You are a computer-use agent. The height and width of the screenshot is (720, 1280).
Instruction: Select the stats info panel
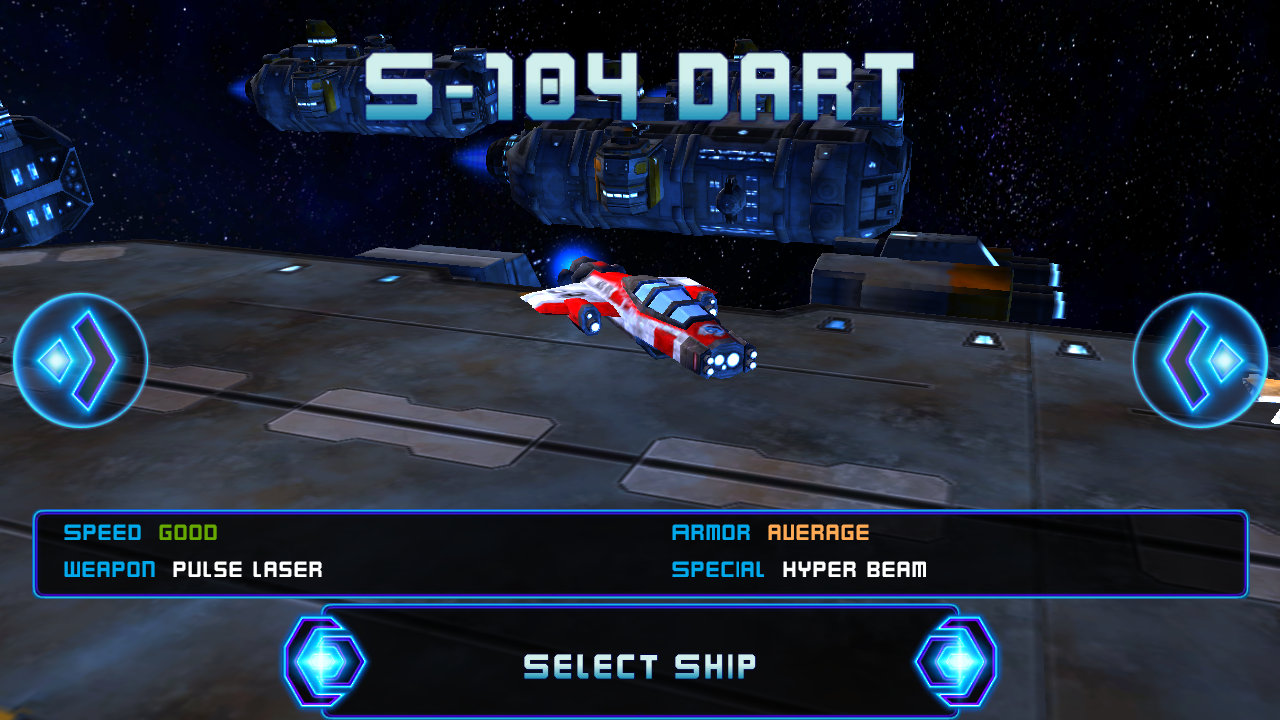640,552
